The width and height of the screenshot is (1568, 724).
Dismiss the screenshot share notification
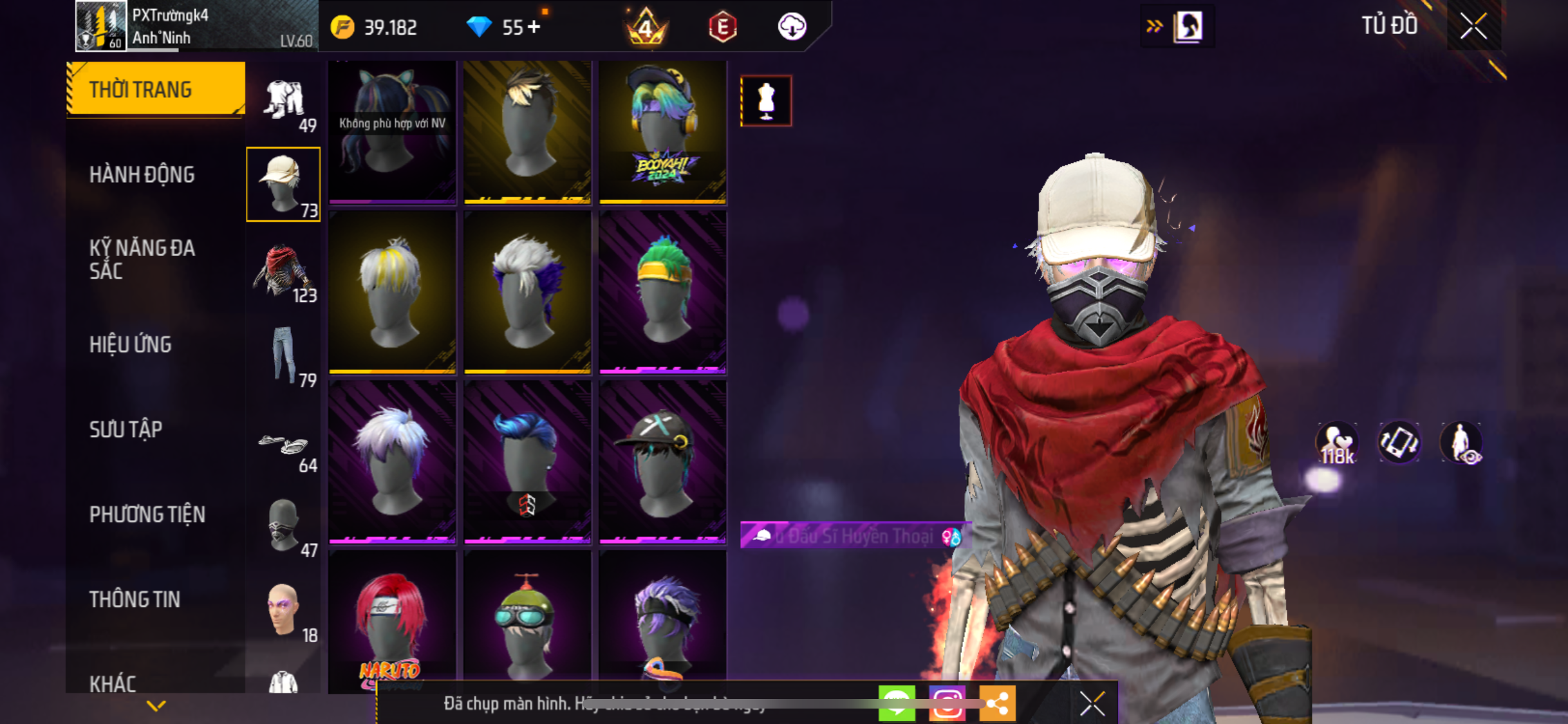1092,703
